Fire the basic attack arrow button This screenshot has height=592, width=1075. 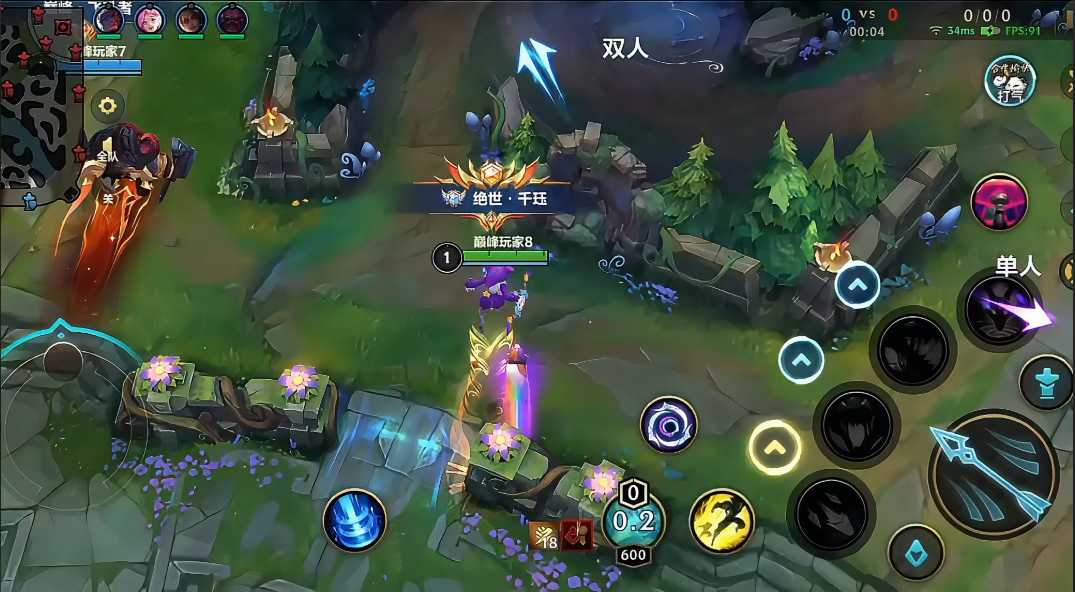(992, 474)
